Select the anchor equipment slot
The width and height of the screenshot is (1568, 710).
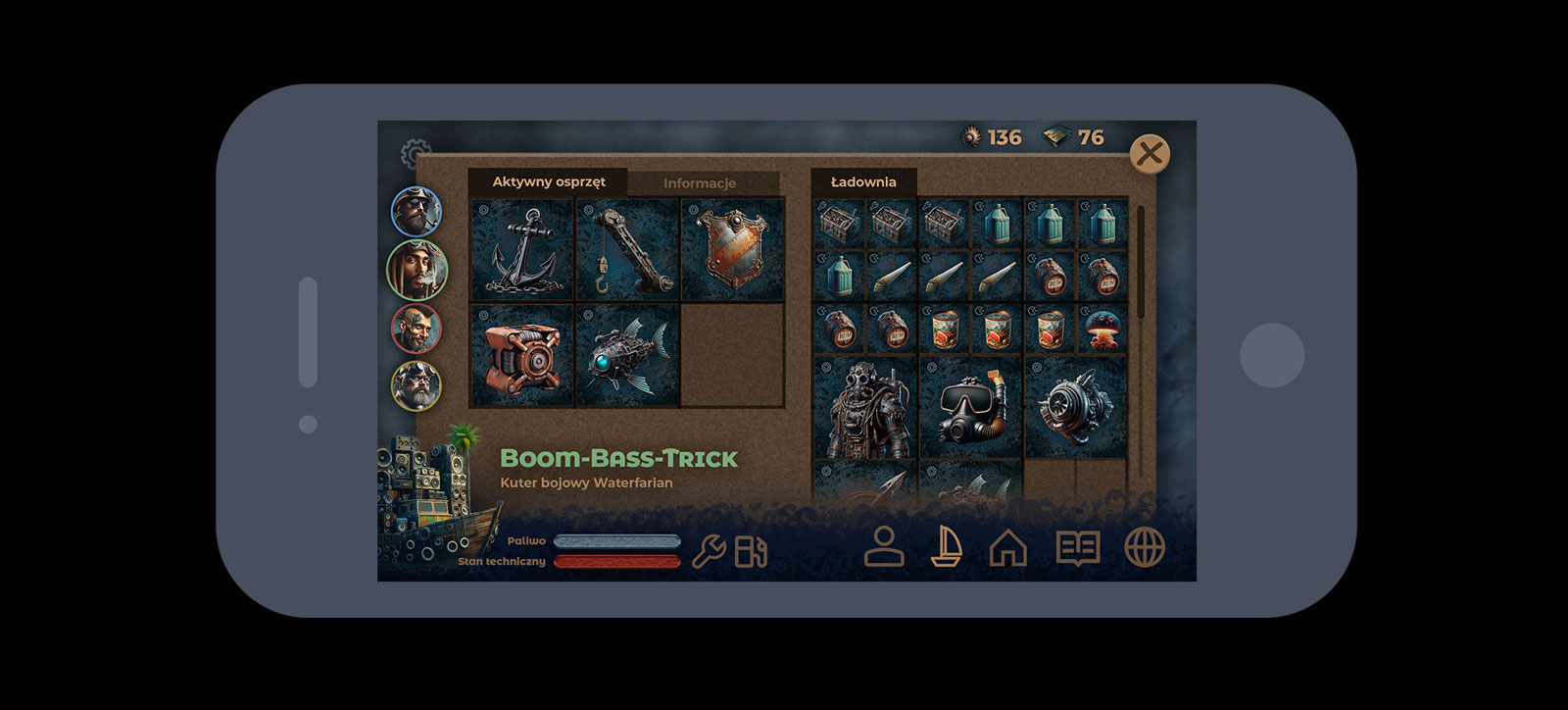pyautogui.click(x=523, y=250)
